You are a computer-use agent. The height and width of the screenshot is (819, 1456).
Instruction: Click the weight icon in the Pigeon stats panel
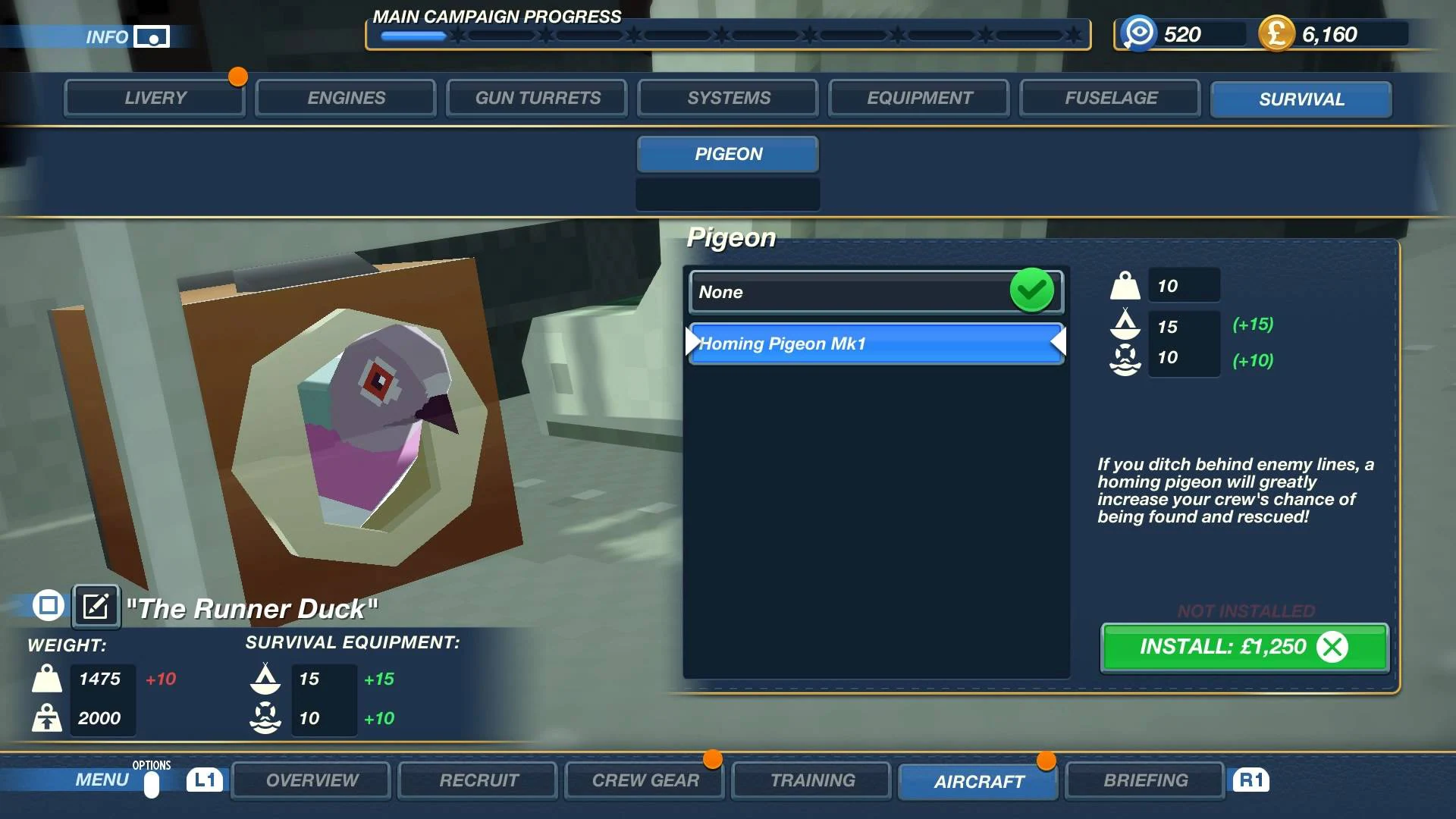pos(1125,286)
